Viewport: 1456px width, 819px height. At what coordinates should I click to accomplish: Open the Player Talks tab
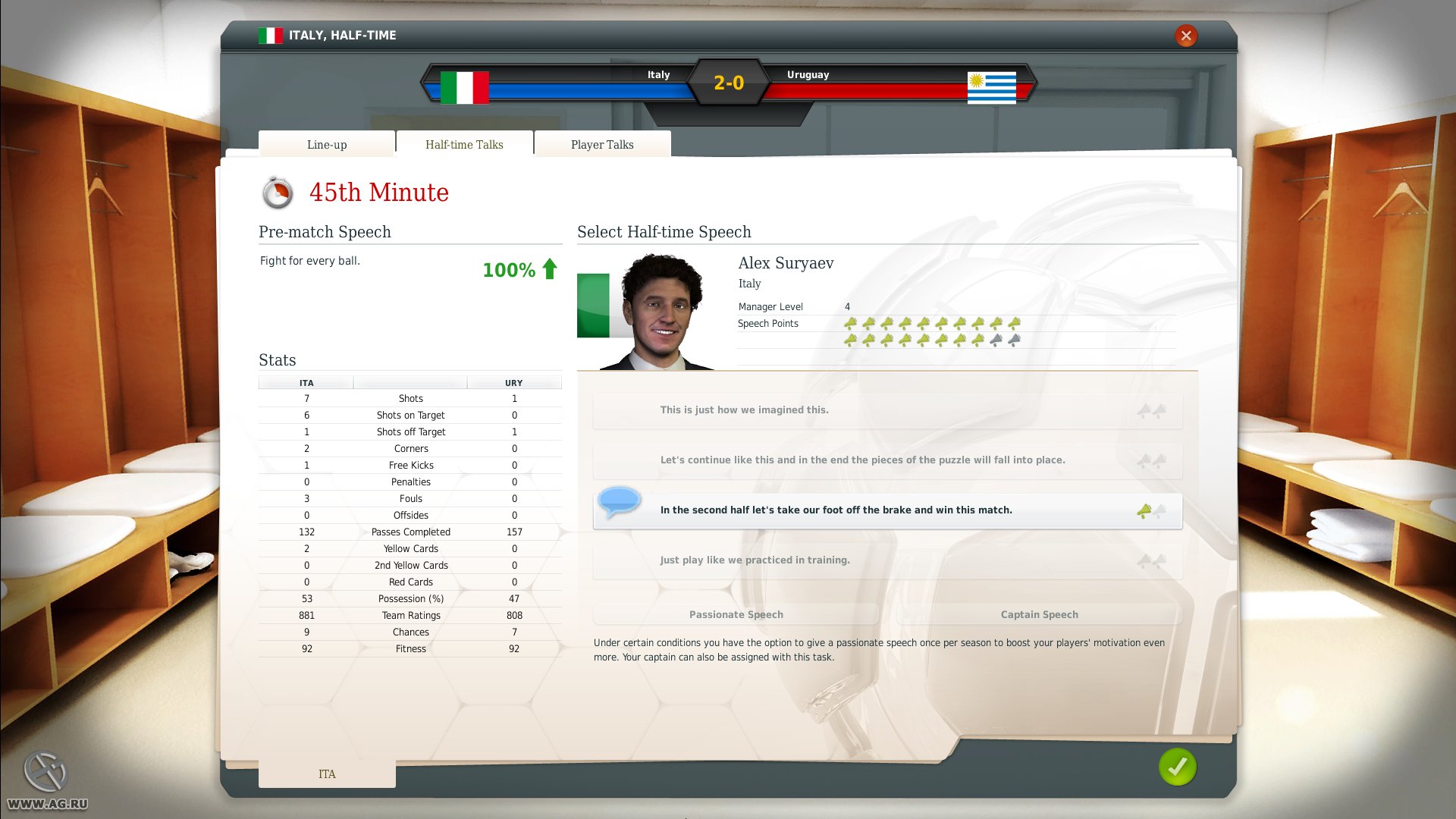click(602, 144)
